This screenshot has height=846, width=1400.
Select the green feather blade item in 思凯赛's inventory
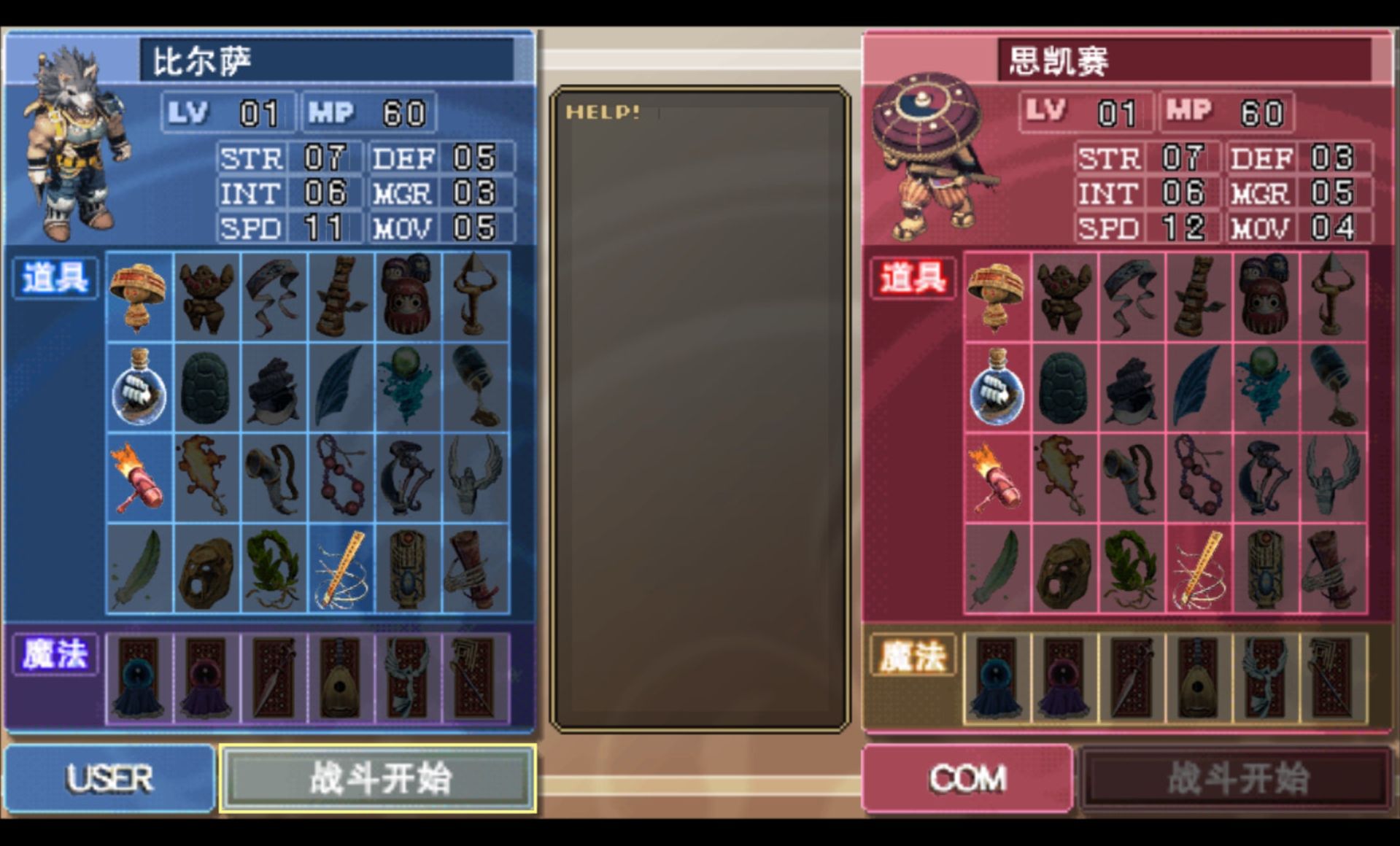click(x=996, y=569)
